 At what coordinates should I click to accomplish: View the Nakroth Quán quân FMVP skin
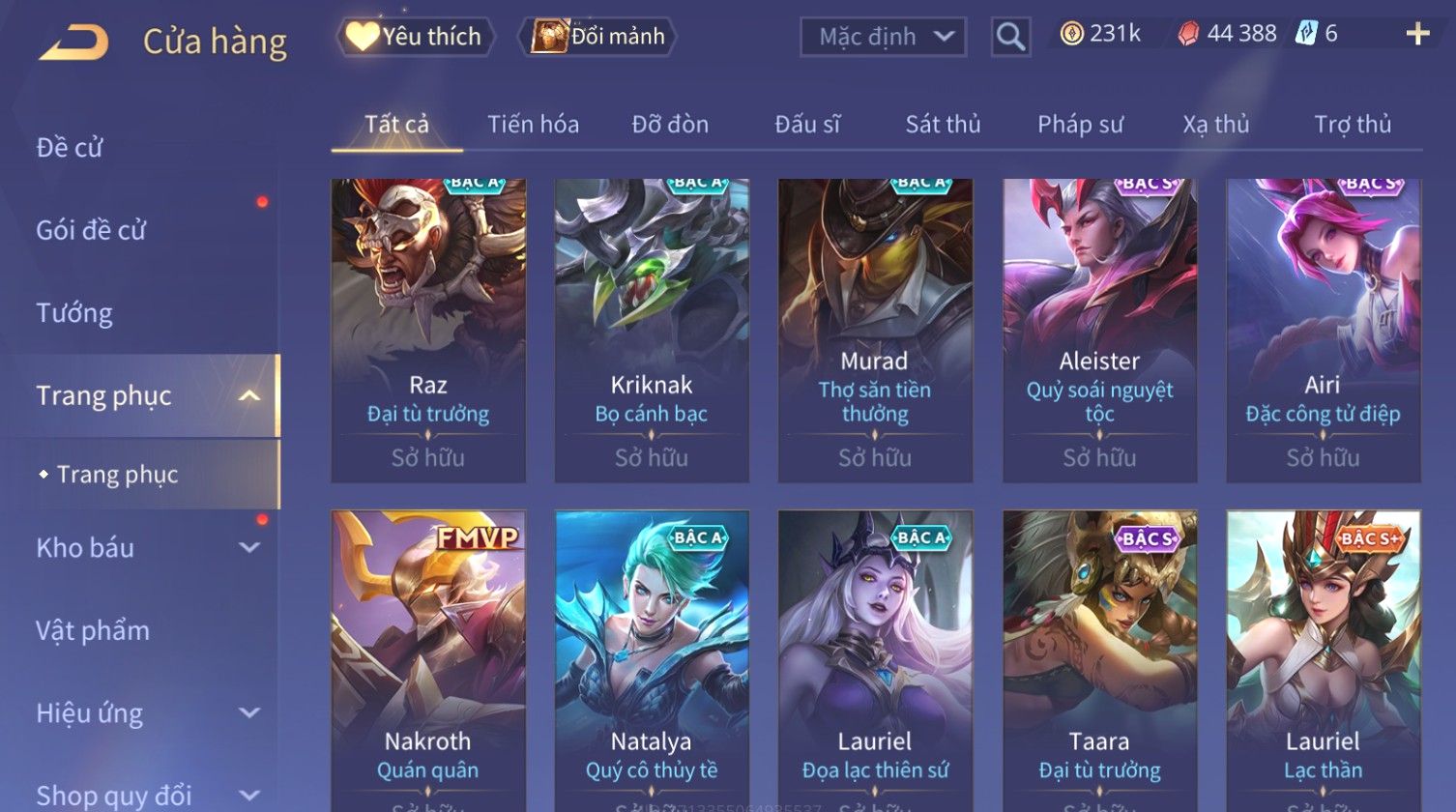click(x=428, y=657)
